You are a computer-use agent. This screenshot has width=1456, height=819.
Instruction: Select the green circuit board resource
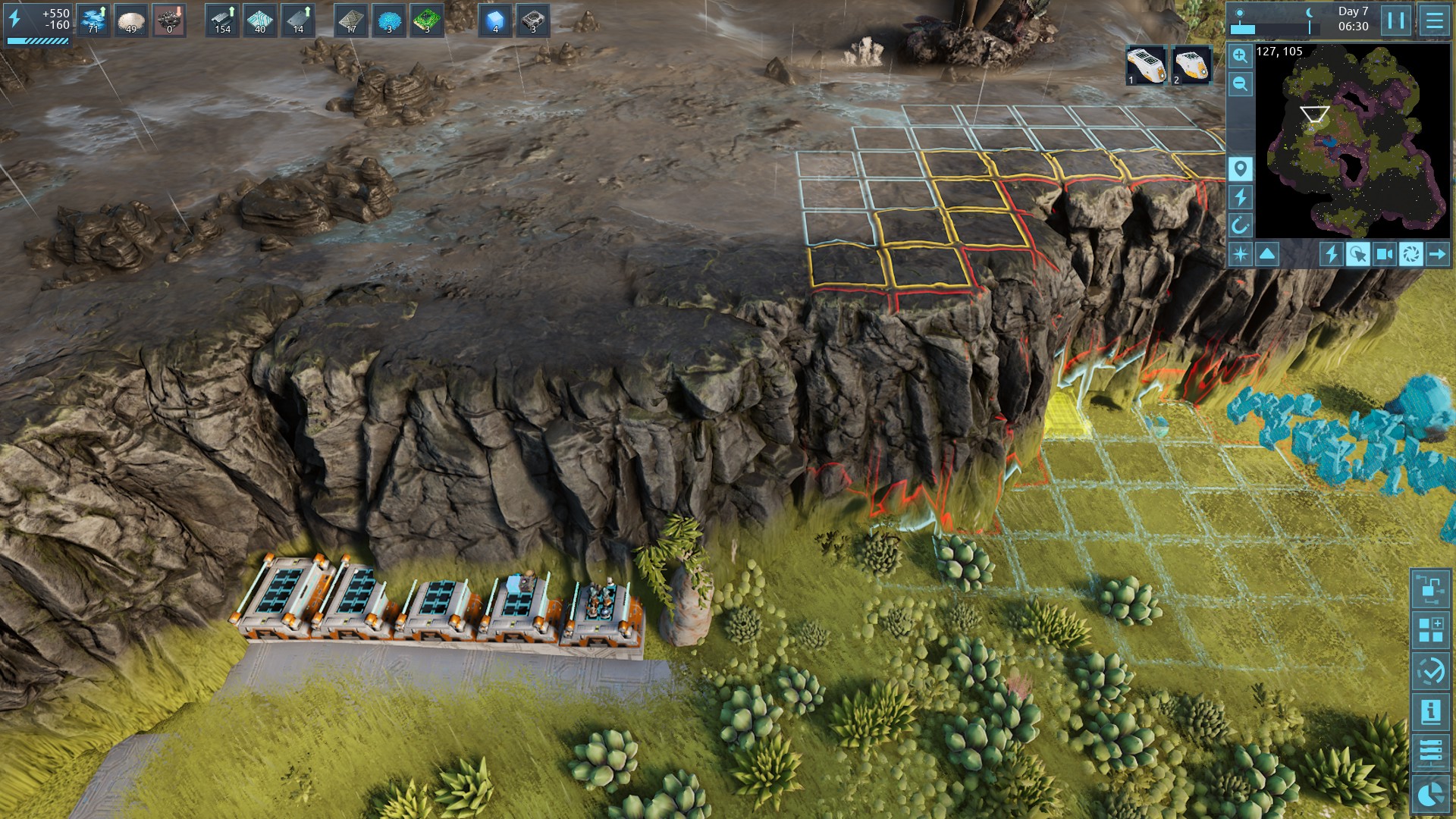pos(427,20)
